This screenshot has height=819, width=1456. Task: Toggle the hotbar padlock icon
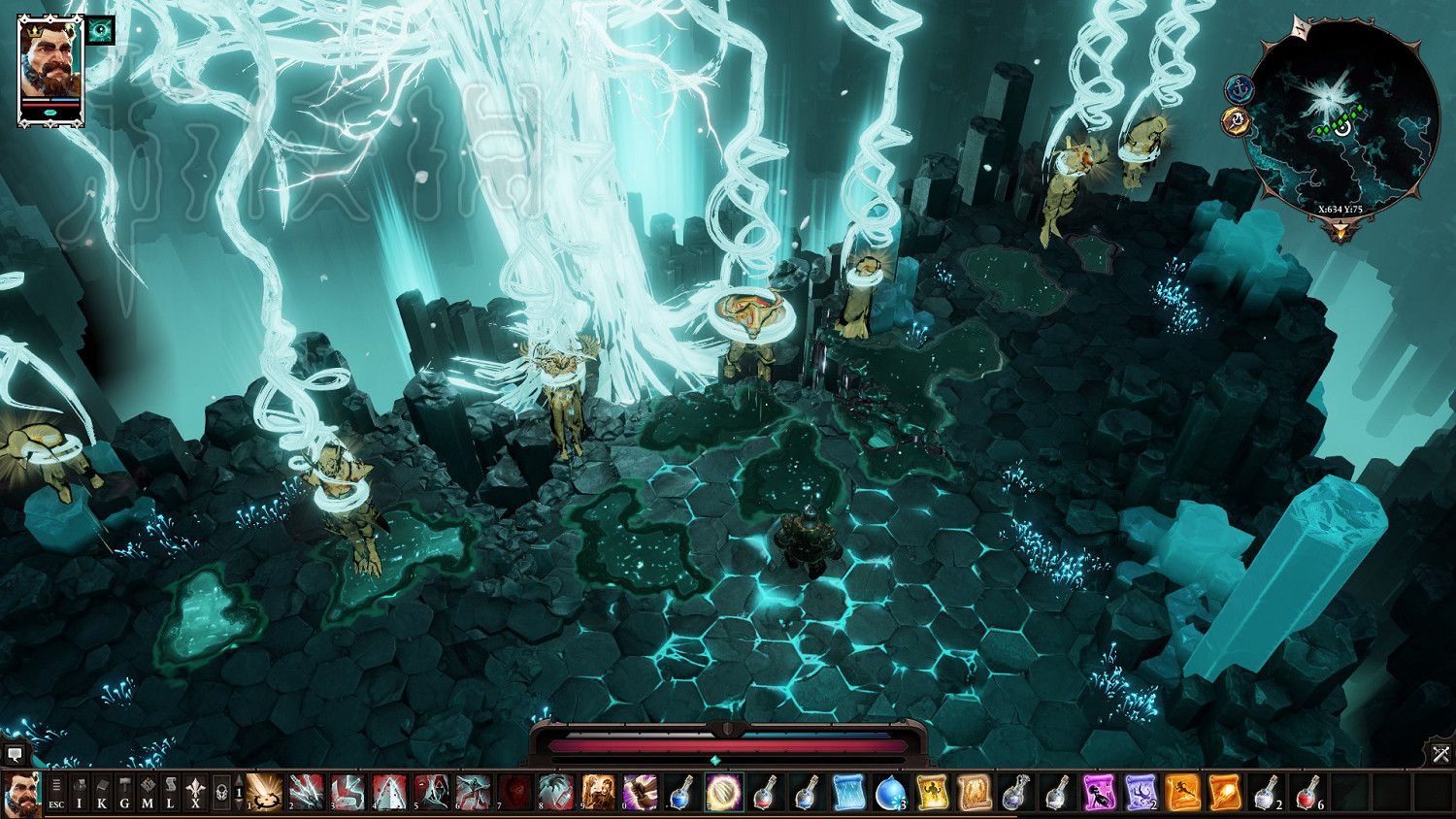click(x=220, y=792)
